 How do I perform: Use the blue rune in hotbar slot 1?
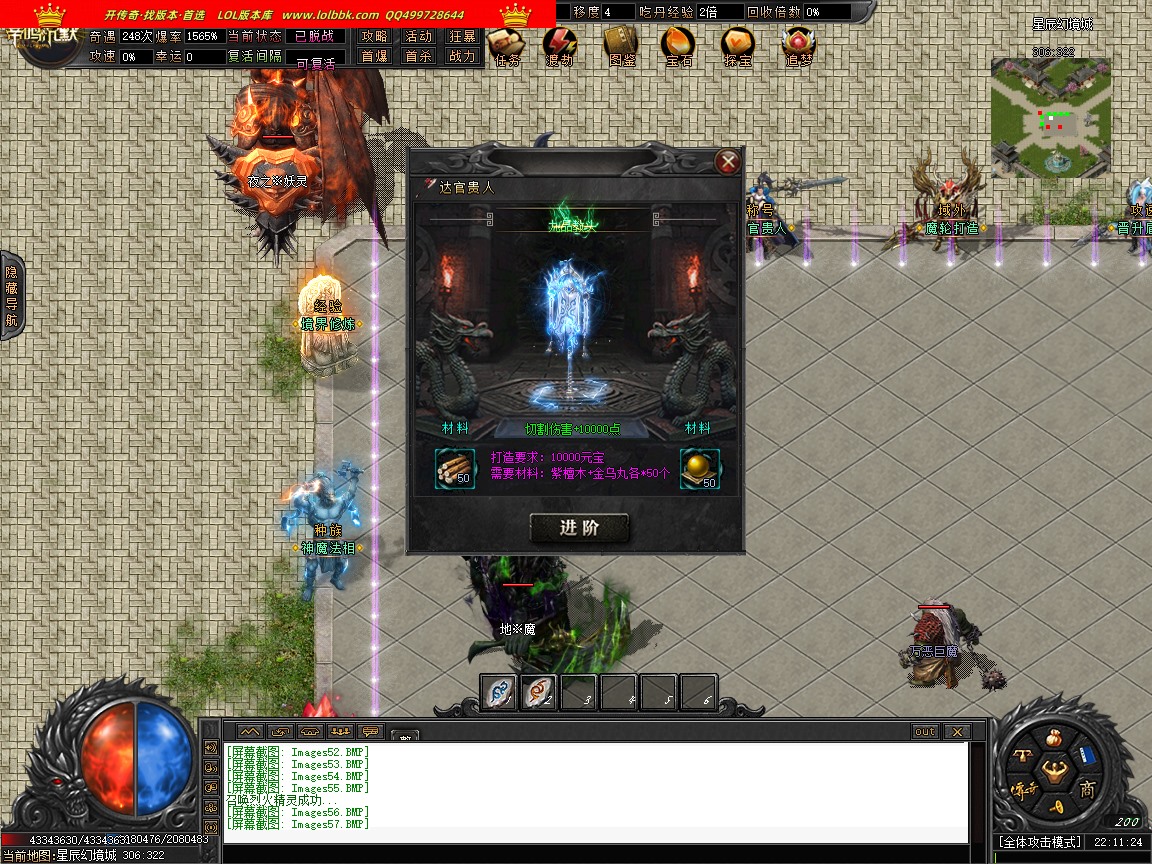499,692
